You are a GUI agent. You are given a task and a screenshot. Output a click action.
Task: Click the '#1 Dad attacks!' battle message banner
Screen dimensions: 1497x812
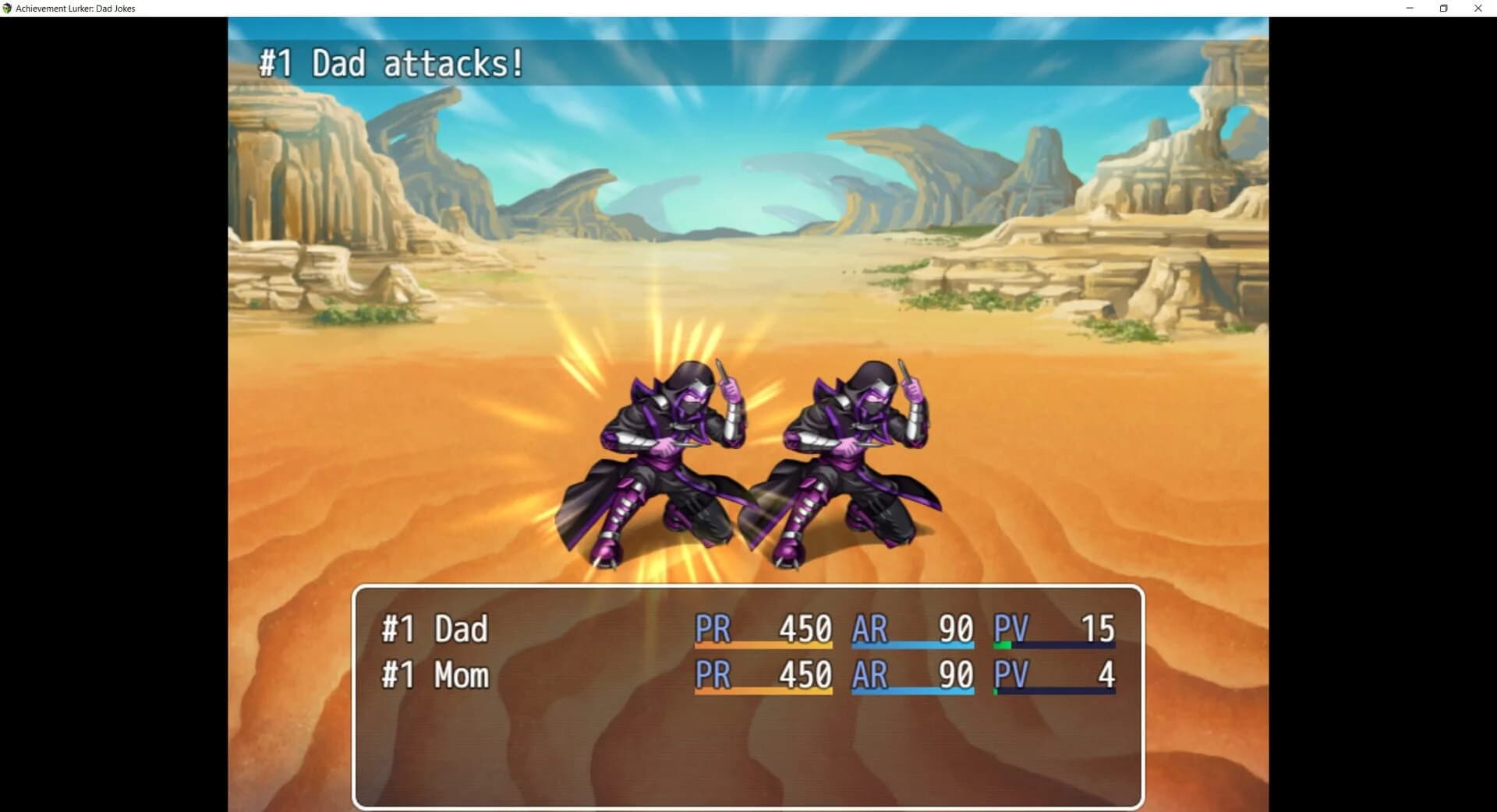coord(390,63)
